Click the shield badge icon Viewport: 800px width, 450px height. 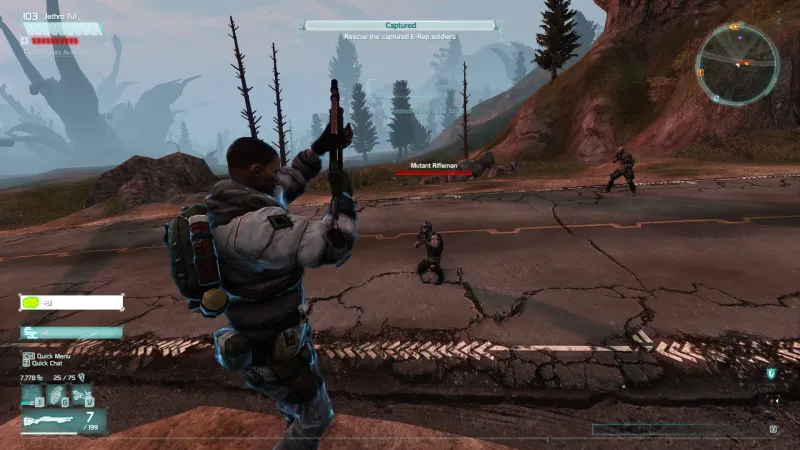(x=771, y=373)
